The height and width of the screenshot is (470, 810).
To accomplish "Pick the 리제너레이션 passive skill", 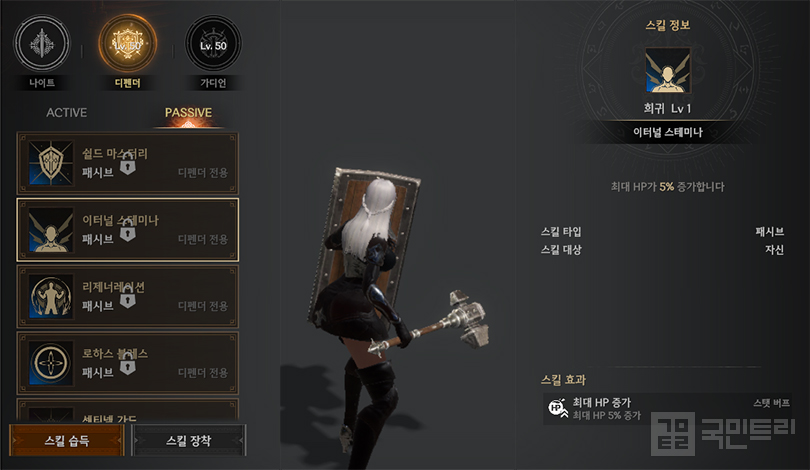I will [128, 296].
